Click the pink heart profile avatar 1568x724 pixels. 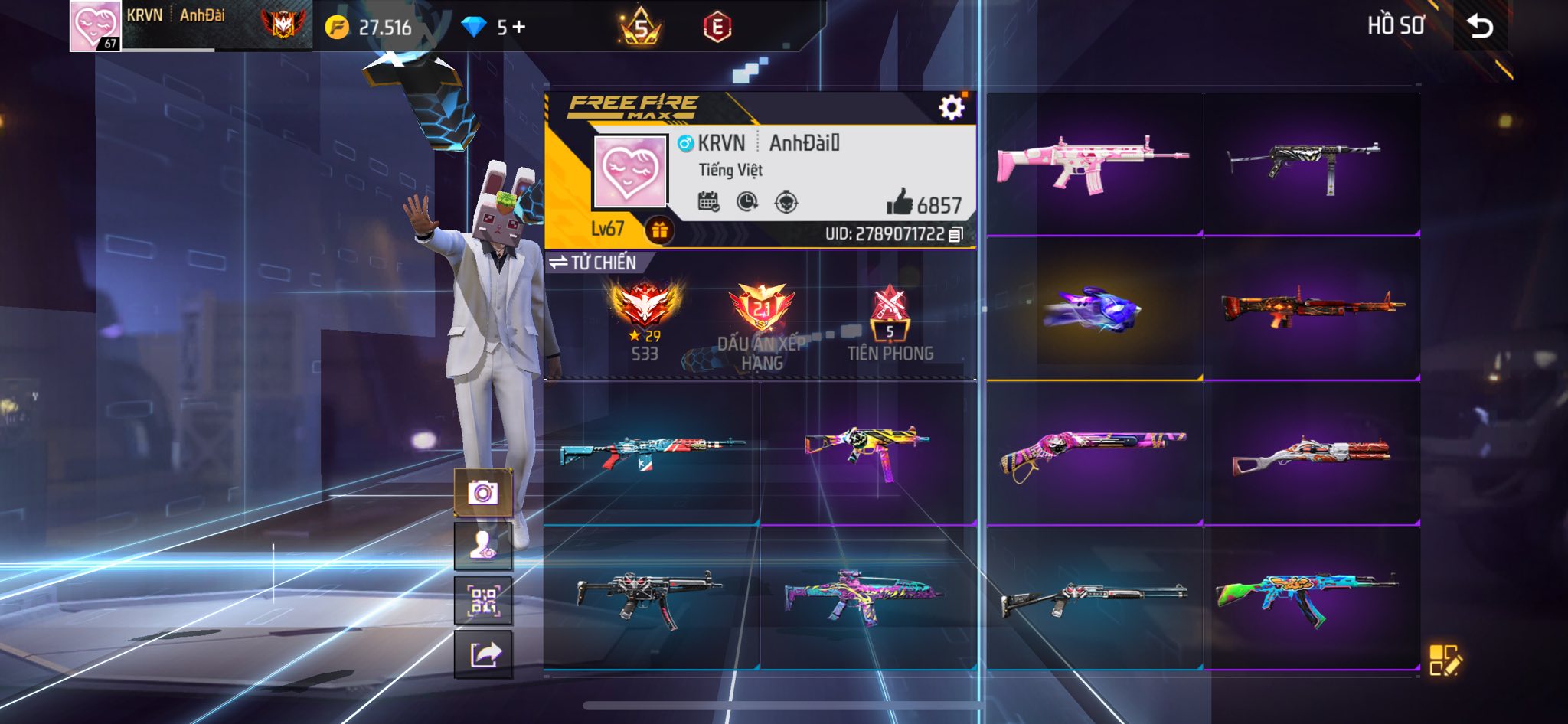[630, 171]
